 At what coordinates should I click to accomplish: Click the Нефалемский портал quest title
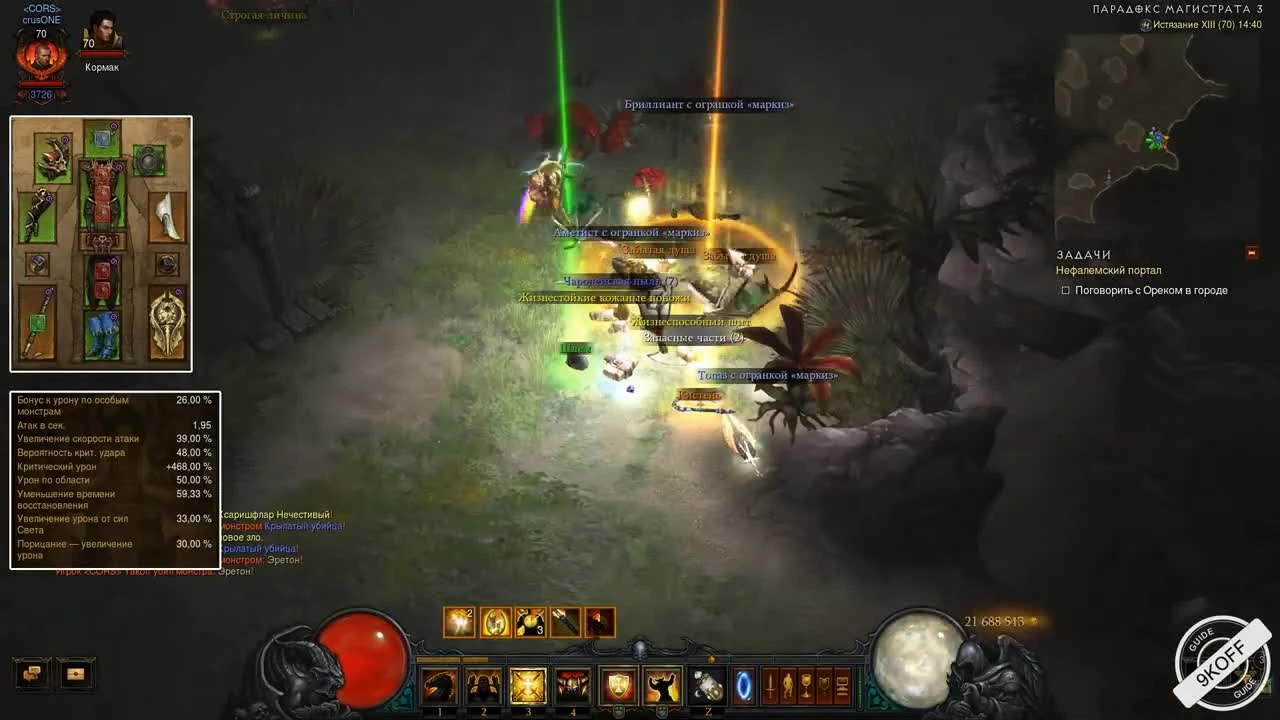pyautogui.click(x=1109, y=270)
